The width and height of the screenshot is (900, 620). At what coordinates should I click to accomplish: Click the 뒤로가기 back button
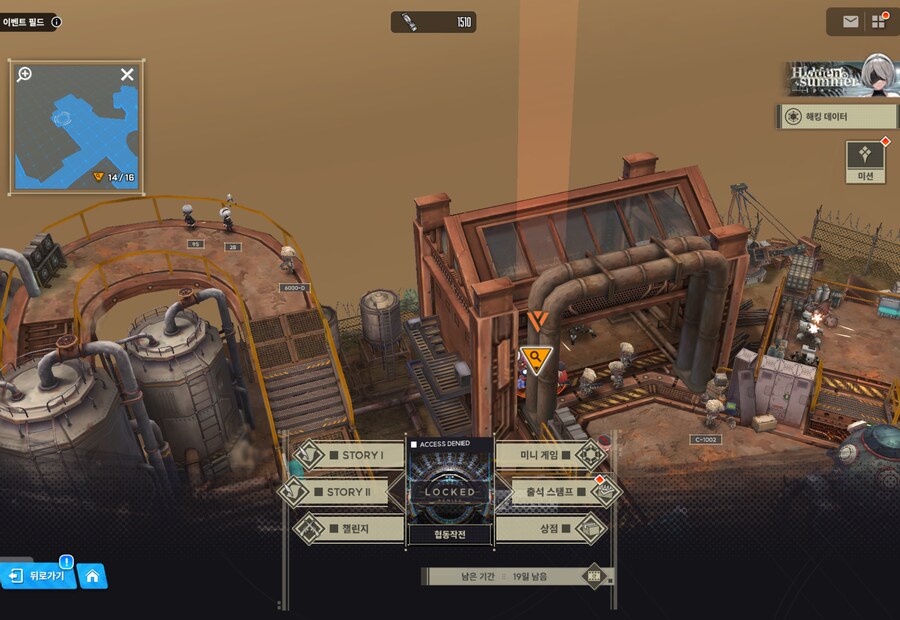[40, 576]
